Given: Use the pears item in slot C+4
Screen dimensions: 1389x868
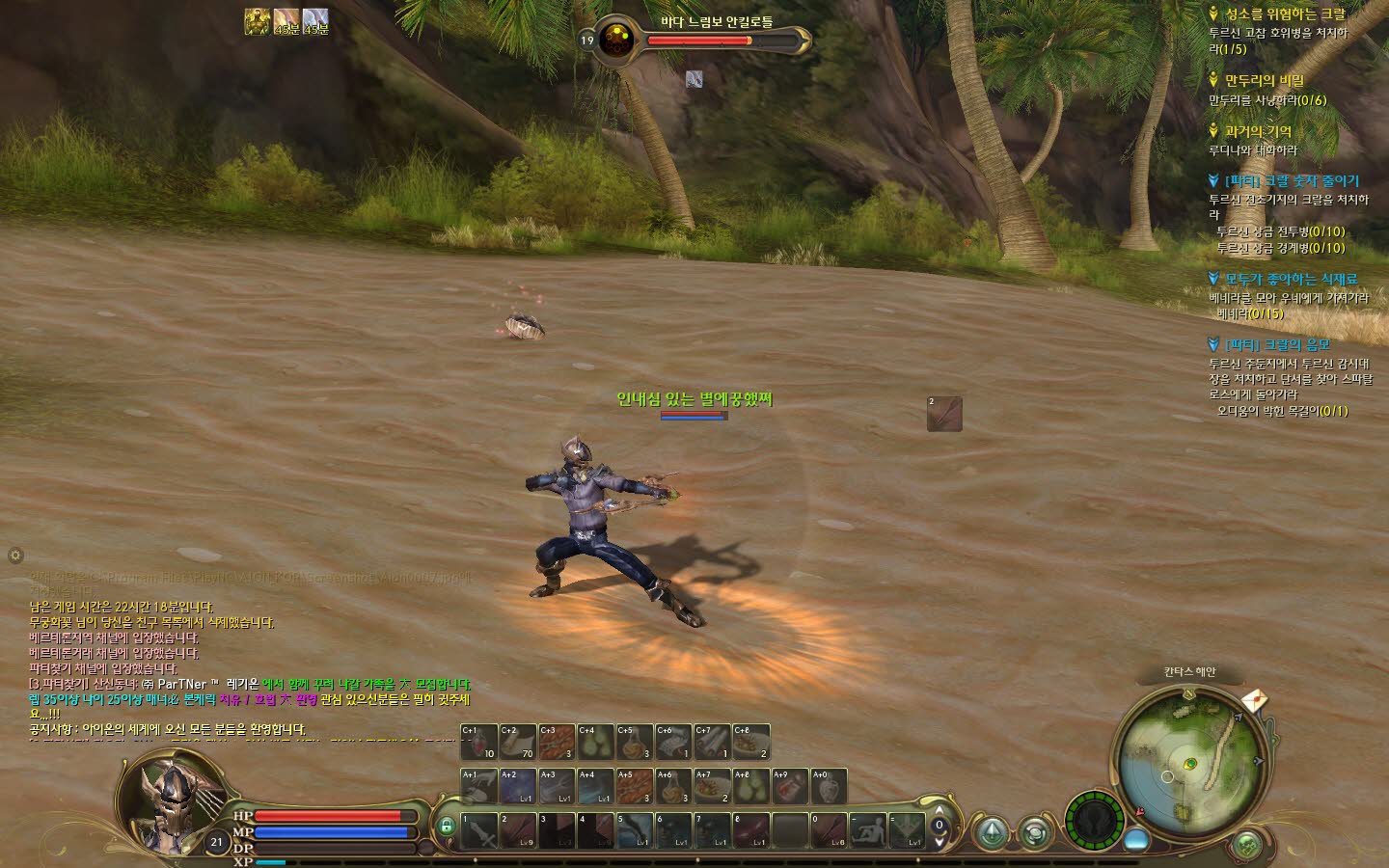Looking at the screenshot, I should (596, 742).
